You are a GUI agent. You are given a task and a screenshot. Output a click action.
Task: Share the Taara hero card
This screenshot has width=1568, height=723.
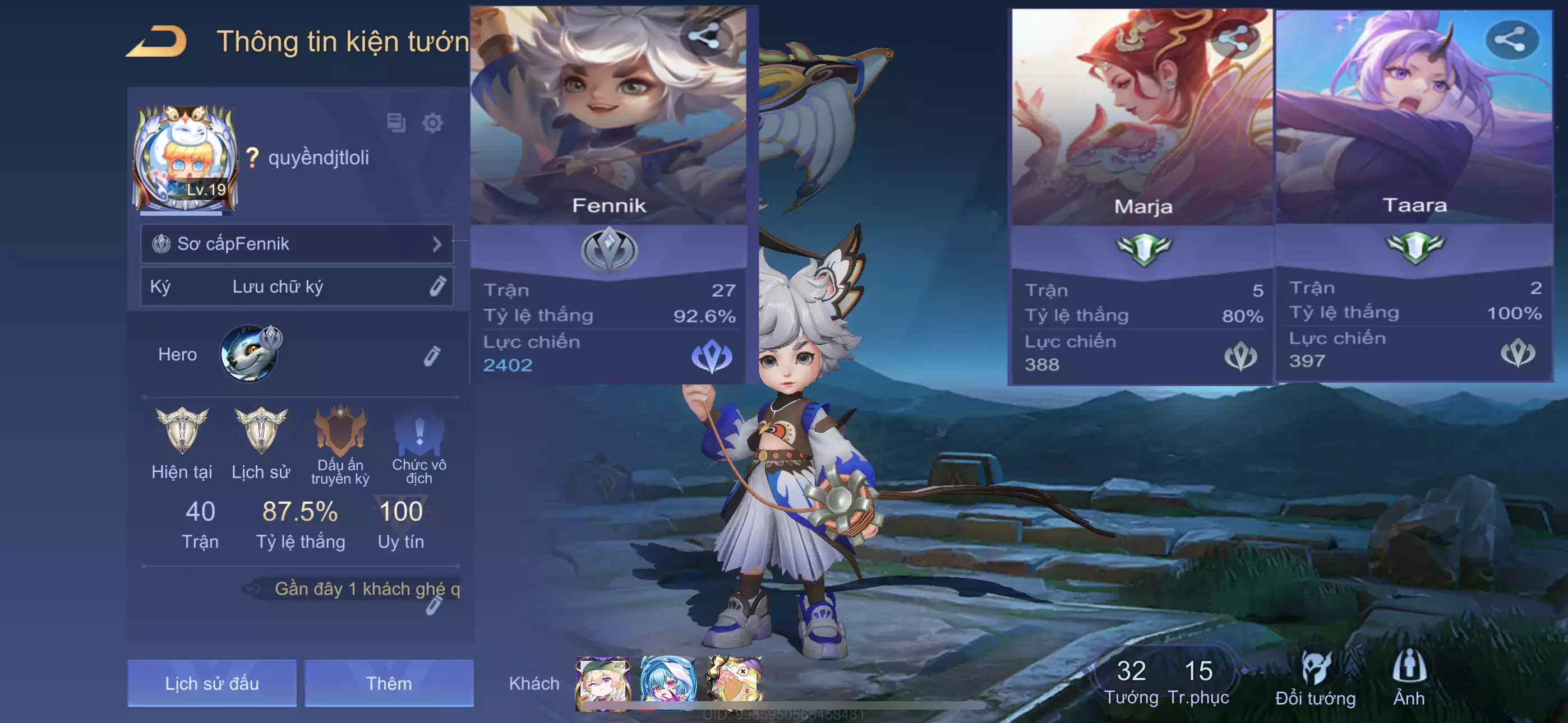point(1511,40)
